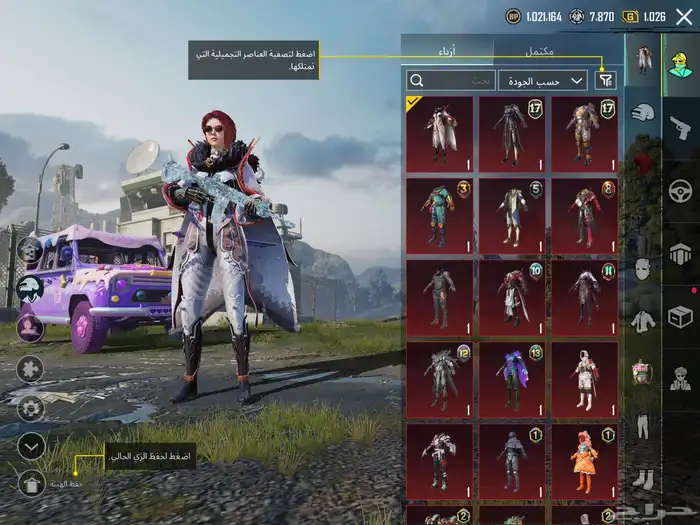Open the crate box category

click(x=680, y=316)
